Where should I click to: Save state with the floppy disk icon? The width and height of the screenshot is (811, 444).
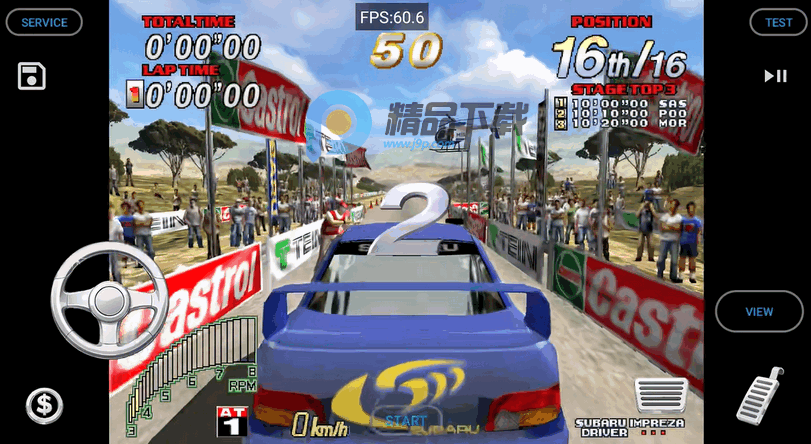[x=32, y=76]
